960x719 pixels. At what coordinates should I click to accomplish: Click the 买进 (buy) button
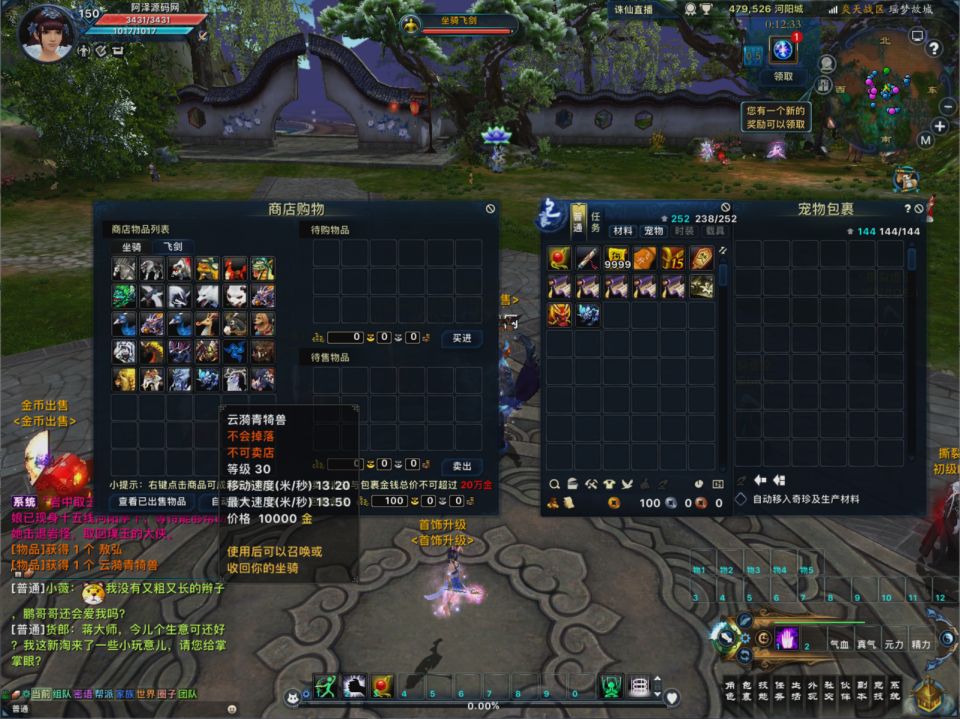[x=462, y=338]
